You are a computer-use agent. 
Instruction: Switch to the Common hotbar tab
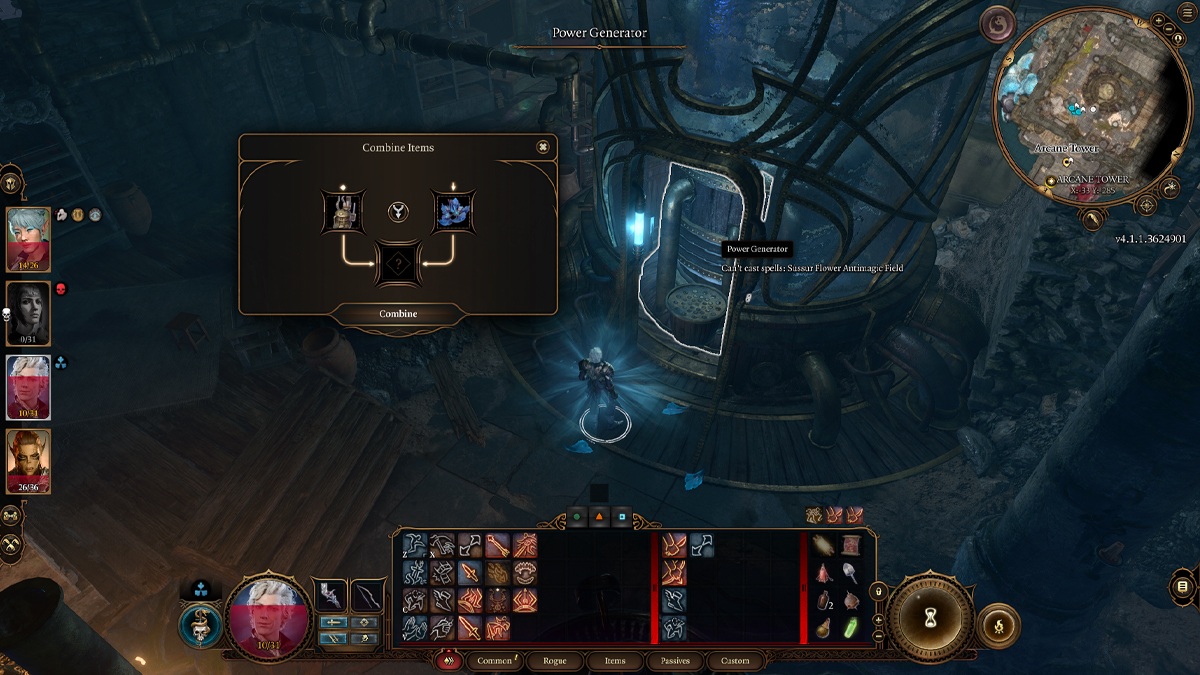tap(495, 661)
